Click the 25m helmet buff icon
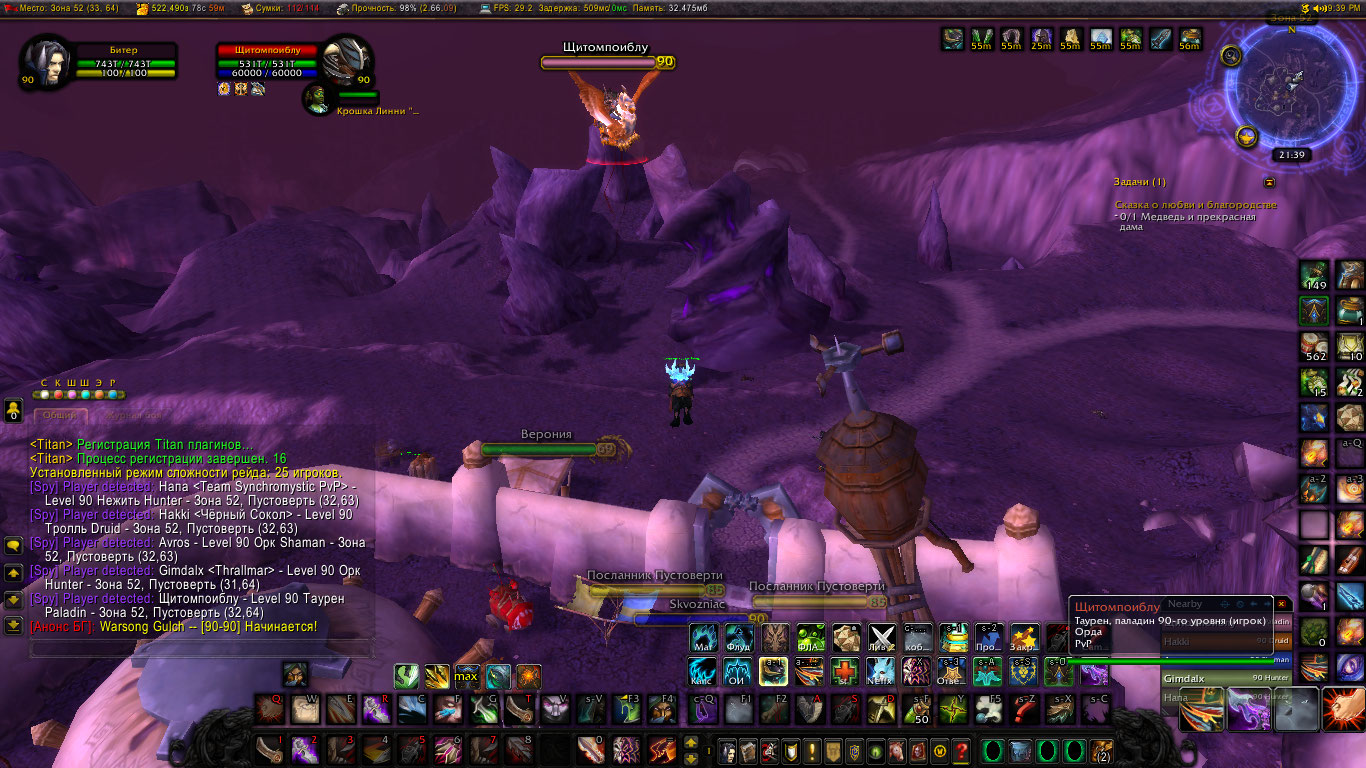The width and height of the screenshot is (1366, 768). pos(1041,40)
